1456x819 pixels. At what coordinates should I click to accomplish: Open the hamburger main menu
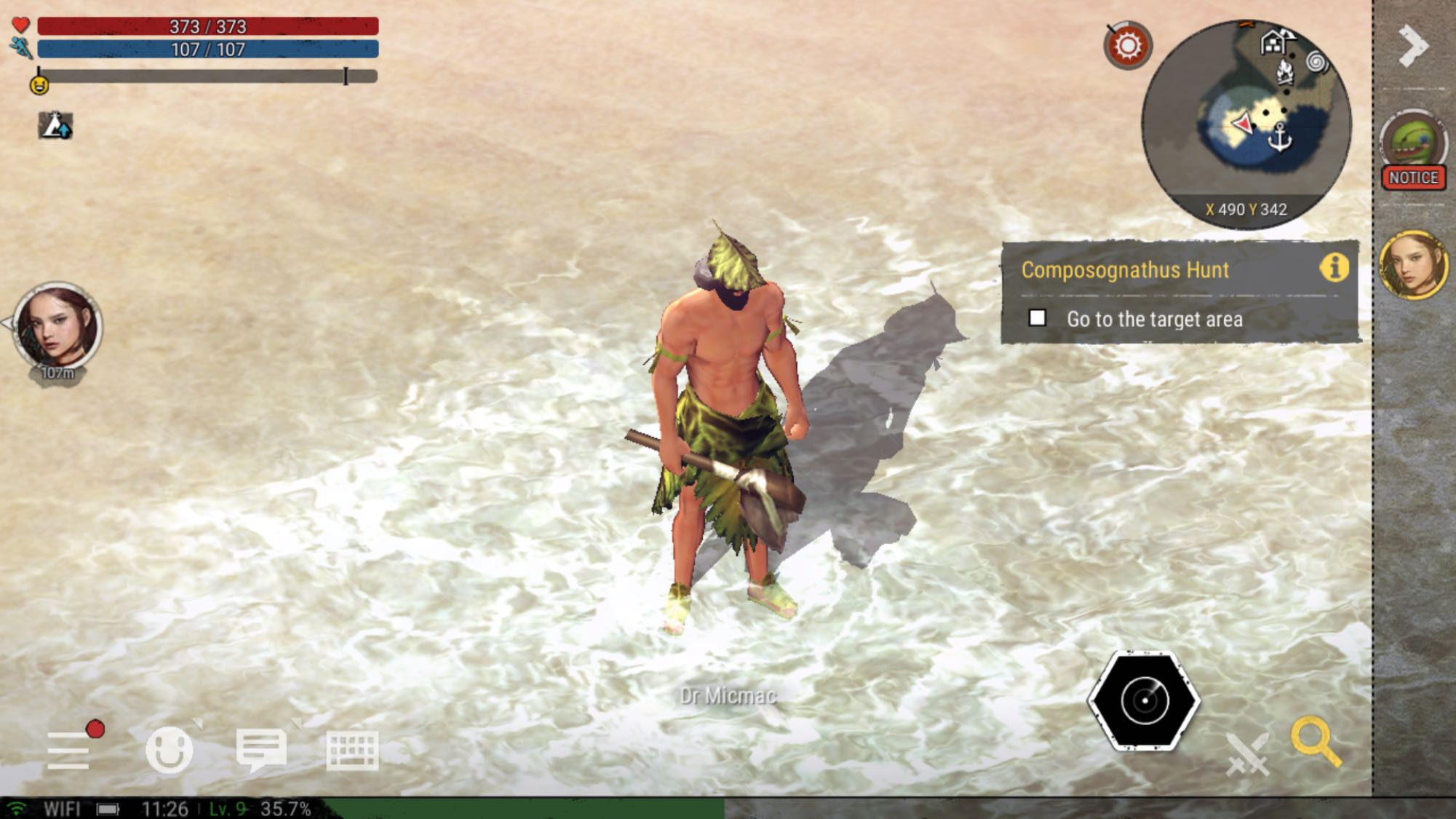tap(68, 750)
